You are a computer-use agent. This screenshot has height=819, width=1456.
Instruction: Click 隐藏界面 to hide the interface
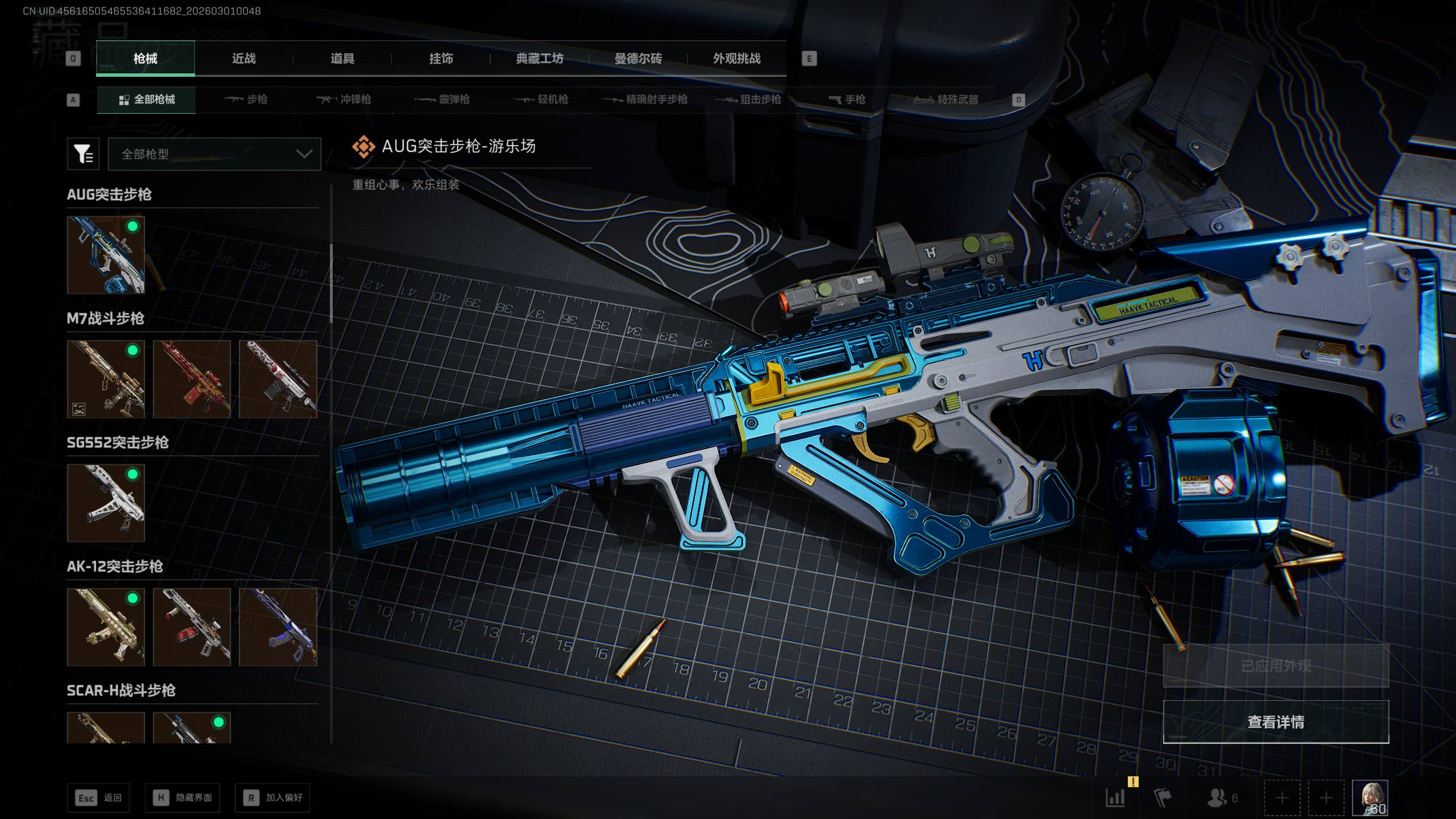[182, 798]
